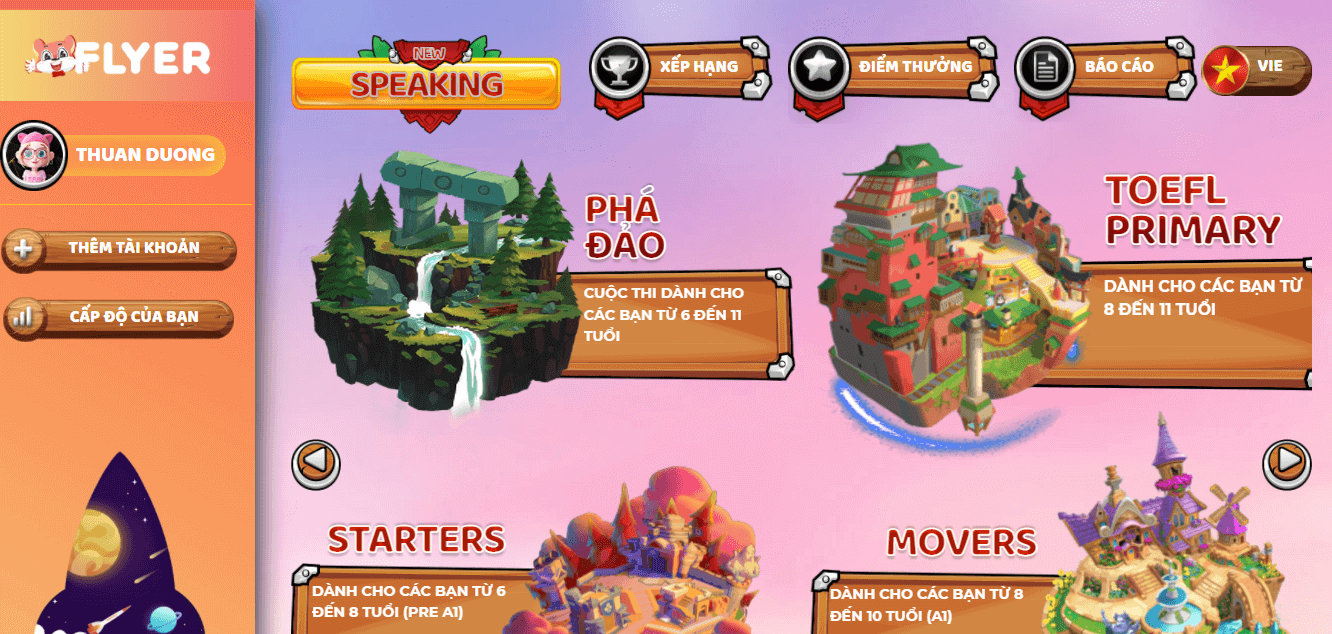Image resolution: width=1332 pixels, height=634 pixels.
Task: Open Cấp Độ Của Bạn level menu
Action: (119, 317)
